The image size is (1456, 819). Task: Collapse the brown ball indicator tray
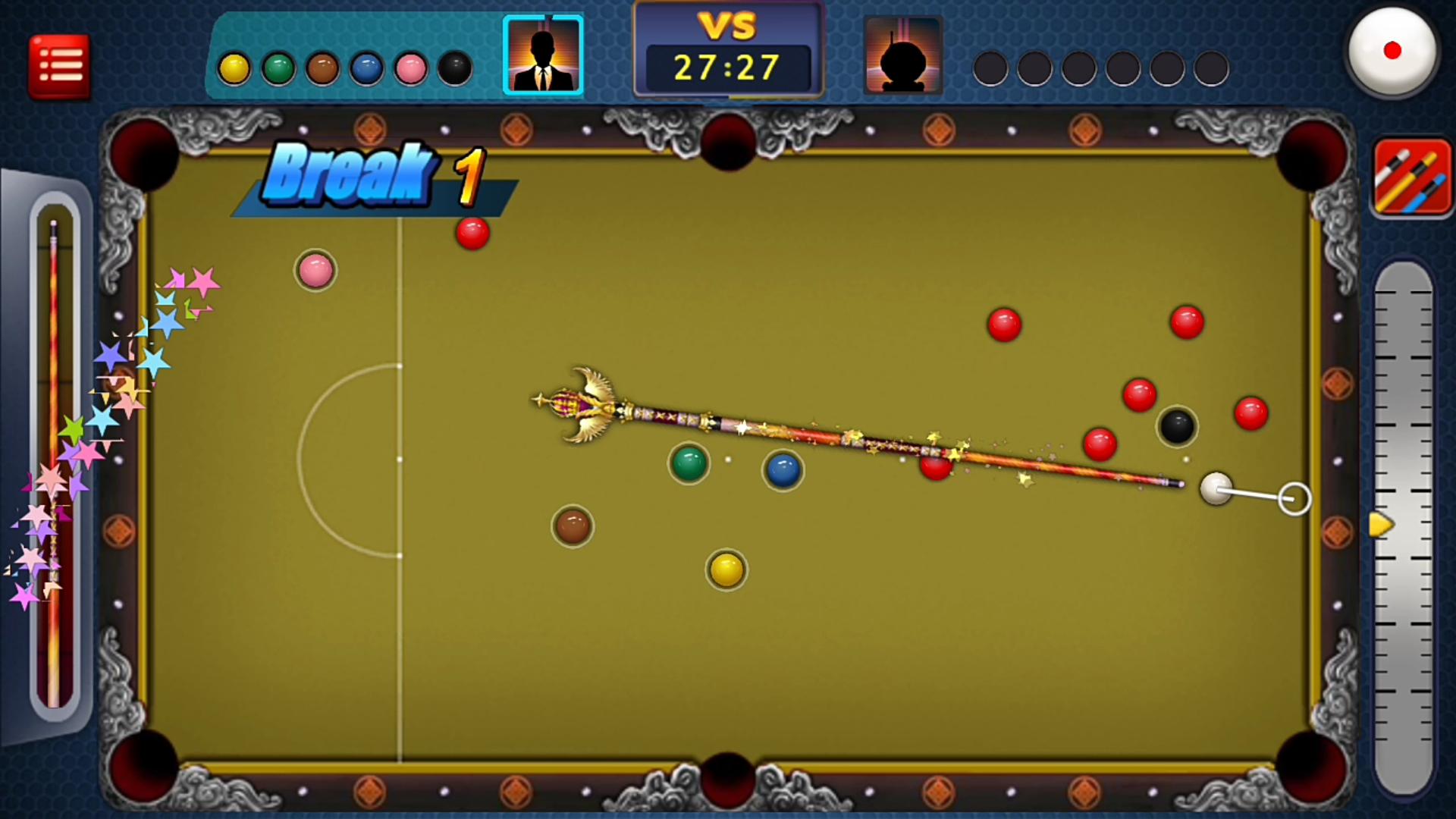pyautogui.click(x=322, y=68)
